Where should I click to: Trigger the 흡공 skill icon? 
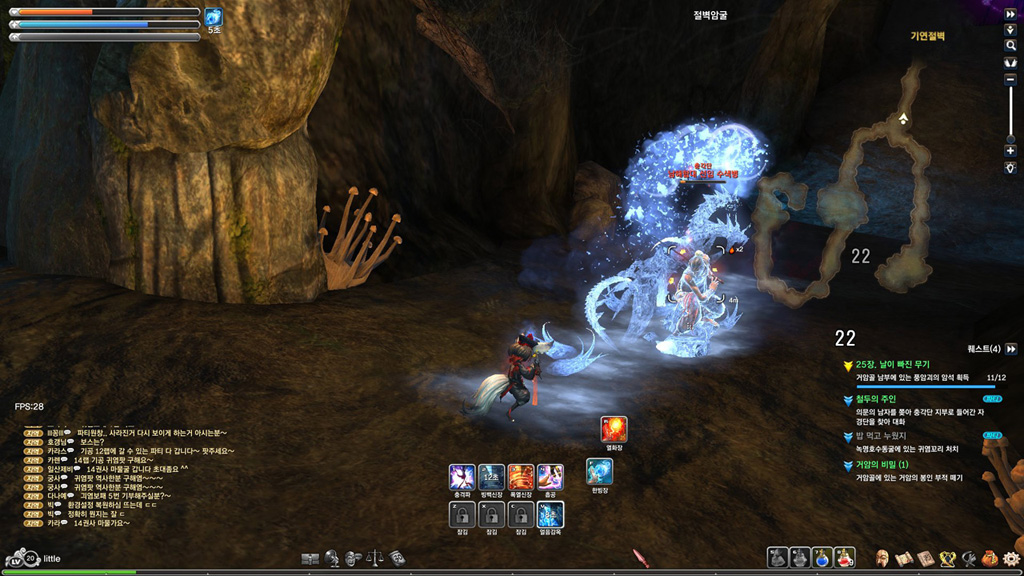pyautogui.click(x=550, y=476)
